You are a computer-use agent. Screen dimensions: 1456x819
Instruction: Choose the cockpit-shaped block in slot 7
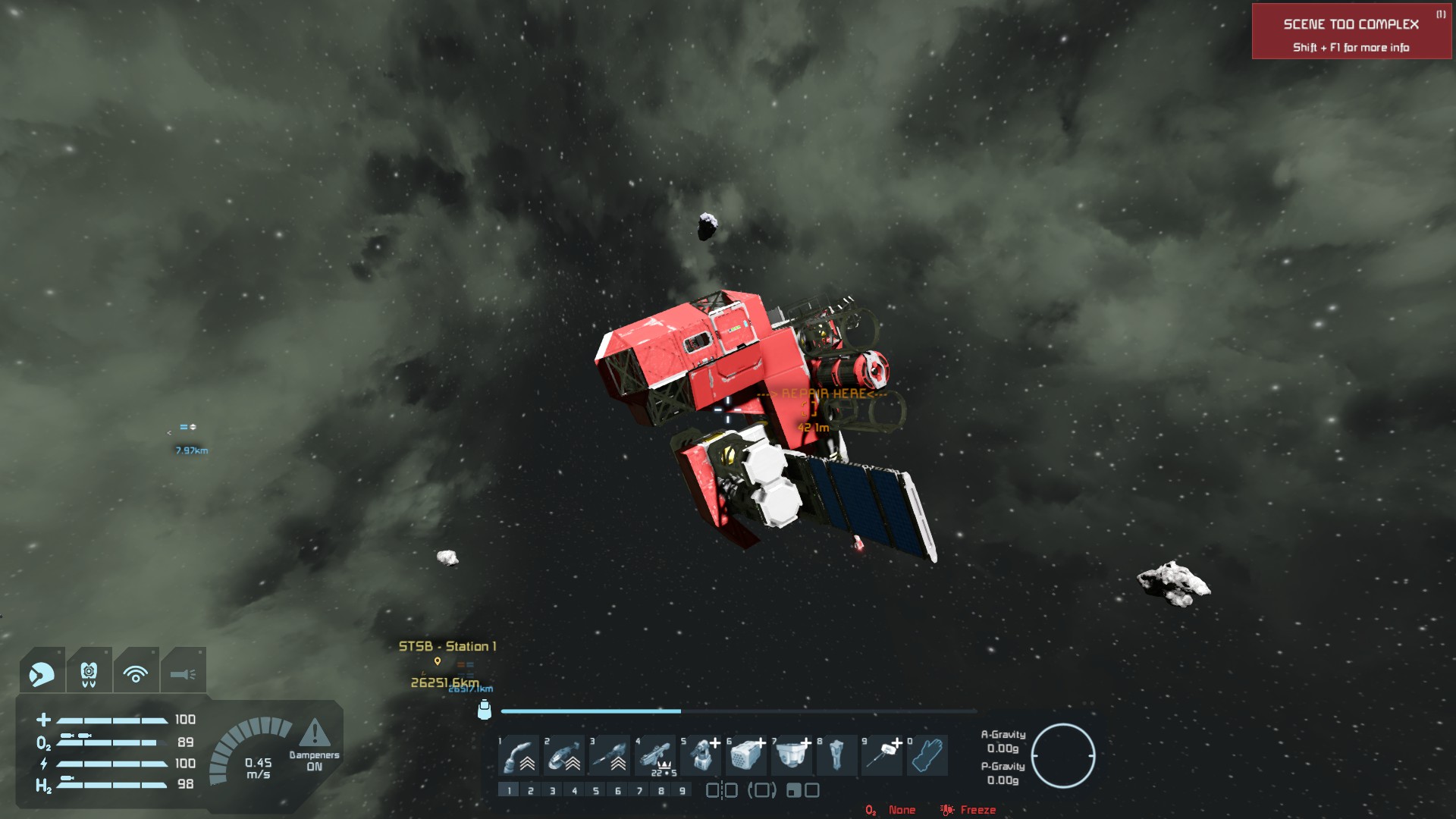point(792,755)
